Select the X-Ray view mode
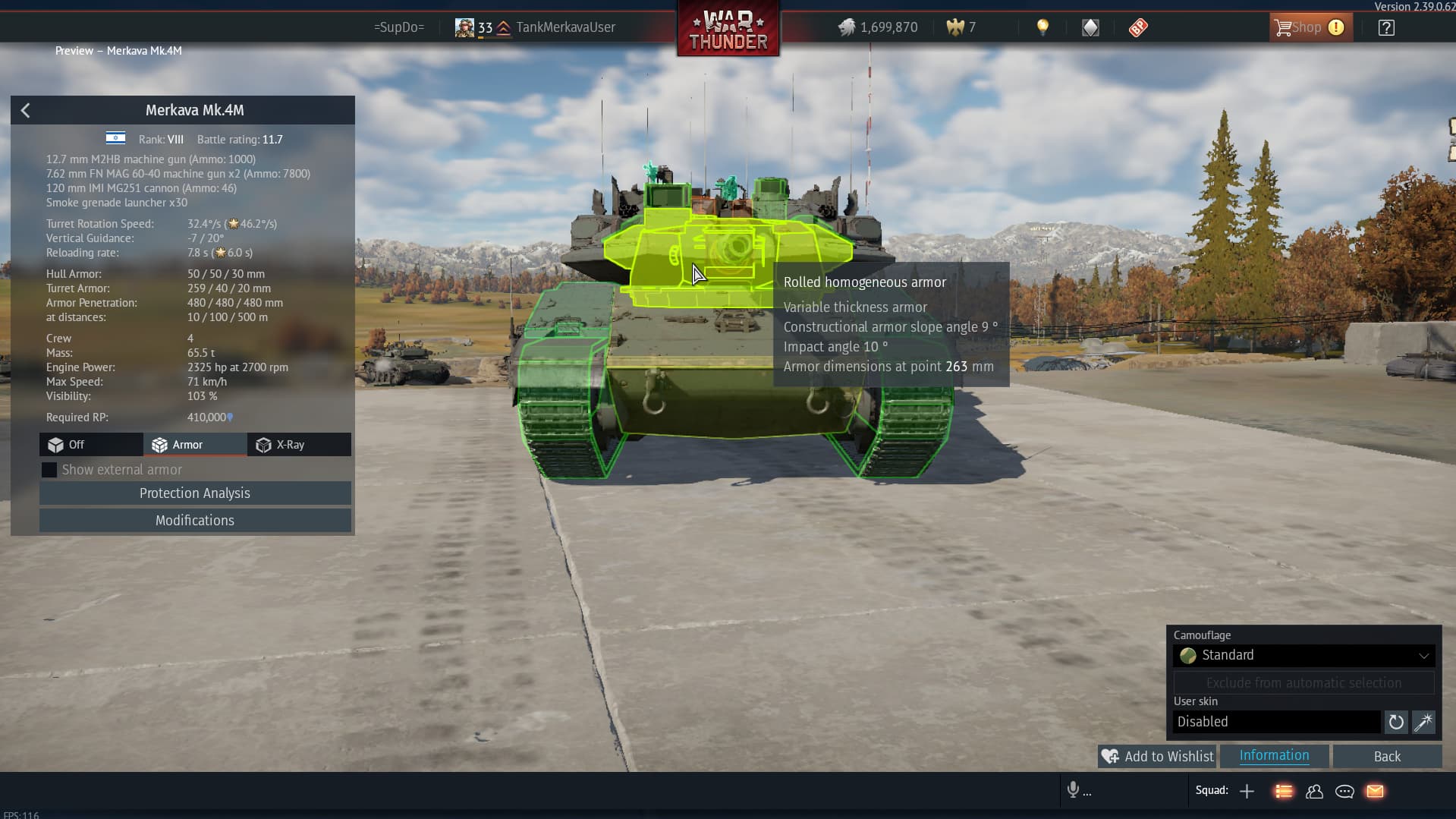The height and width of the screenshot is (819, 1456). pos(290,445)
